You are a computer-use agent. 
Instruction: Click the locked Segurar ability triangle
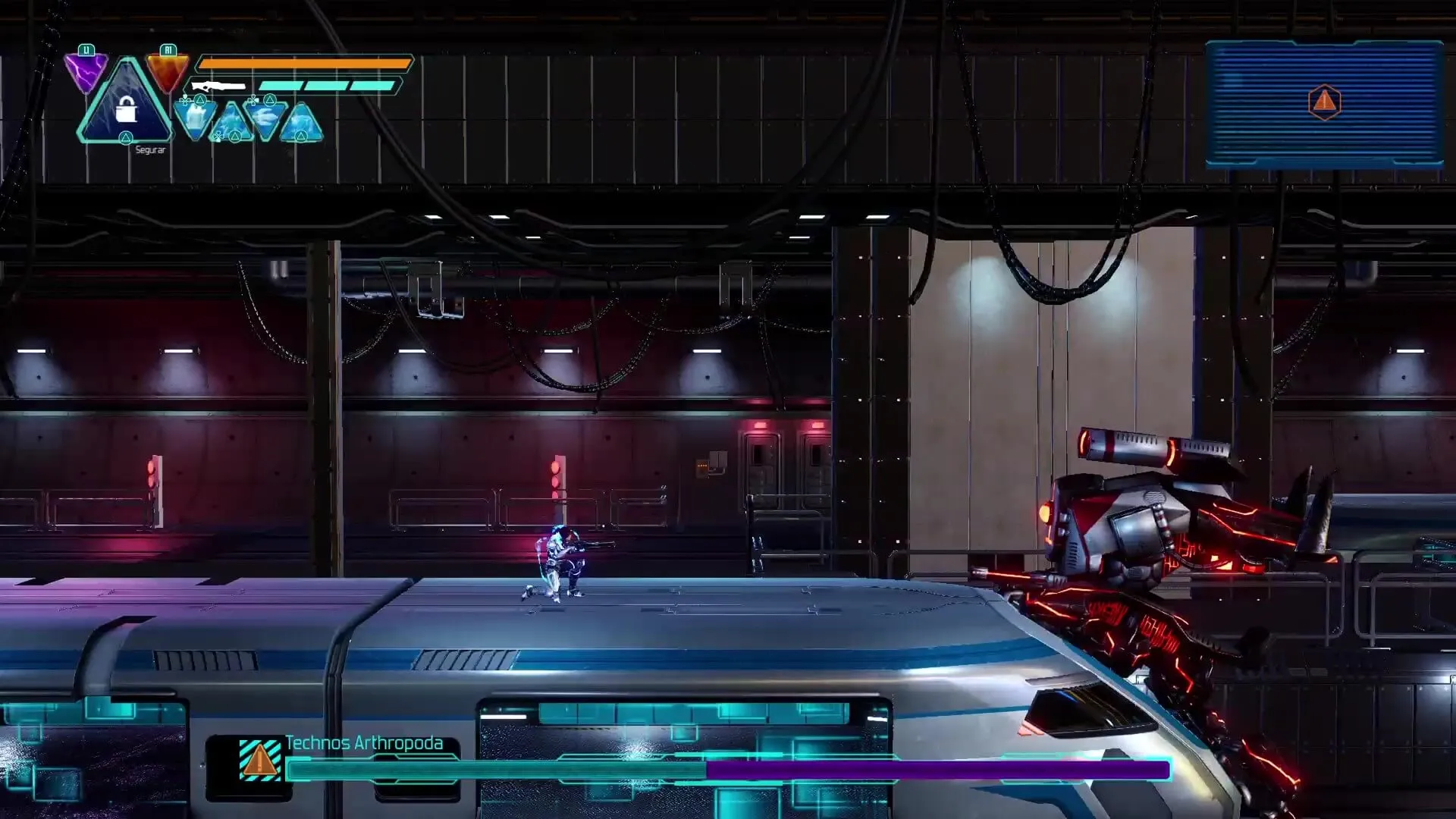126,106
